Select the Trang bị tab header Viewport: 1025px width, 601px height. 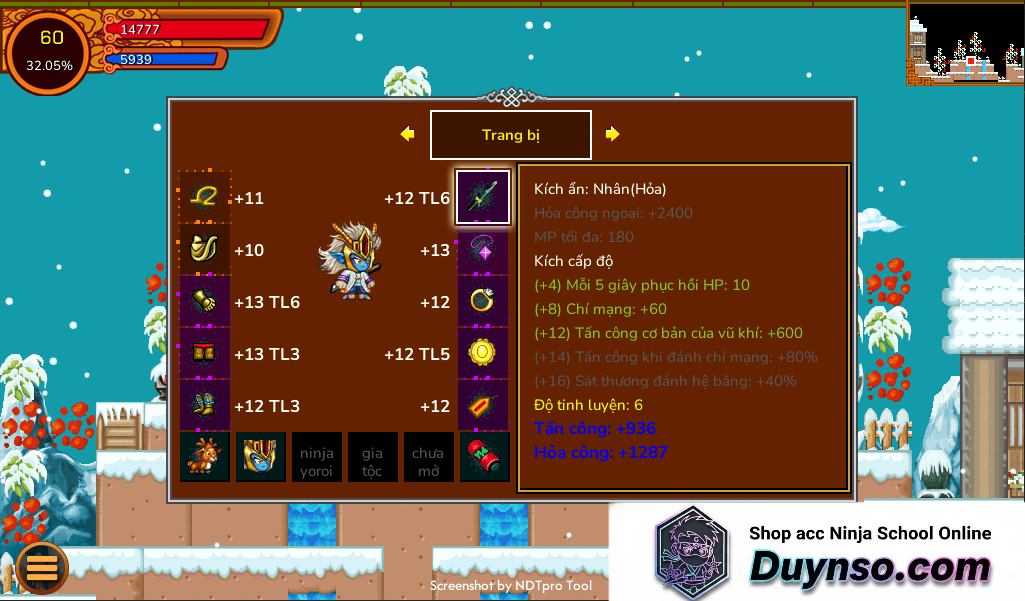pos(510,135)
